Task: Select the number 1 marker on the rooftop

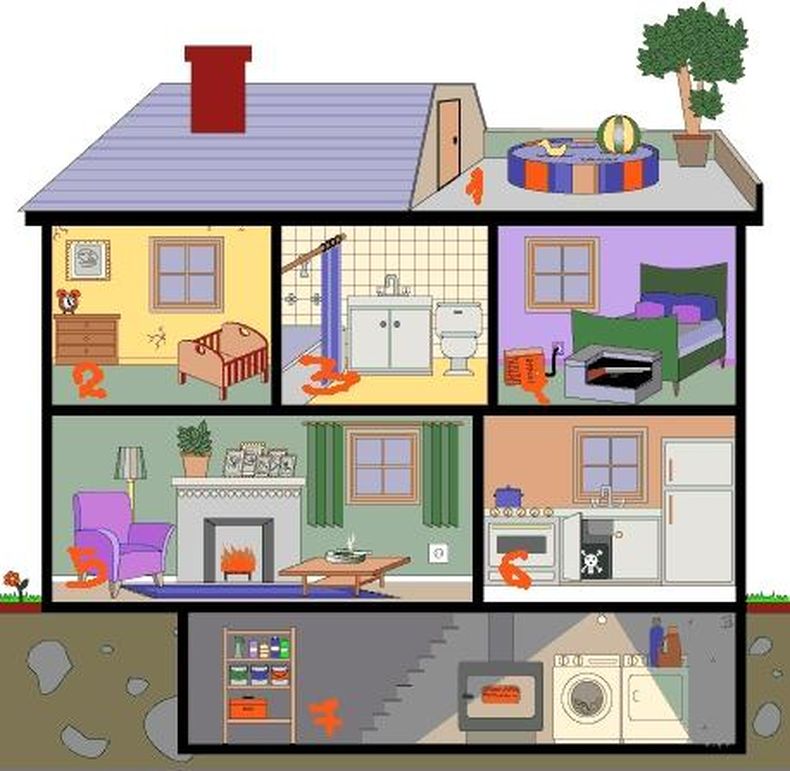Action: (475, 186)
